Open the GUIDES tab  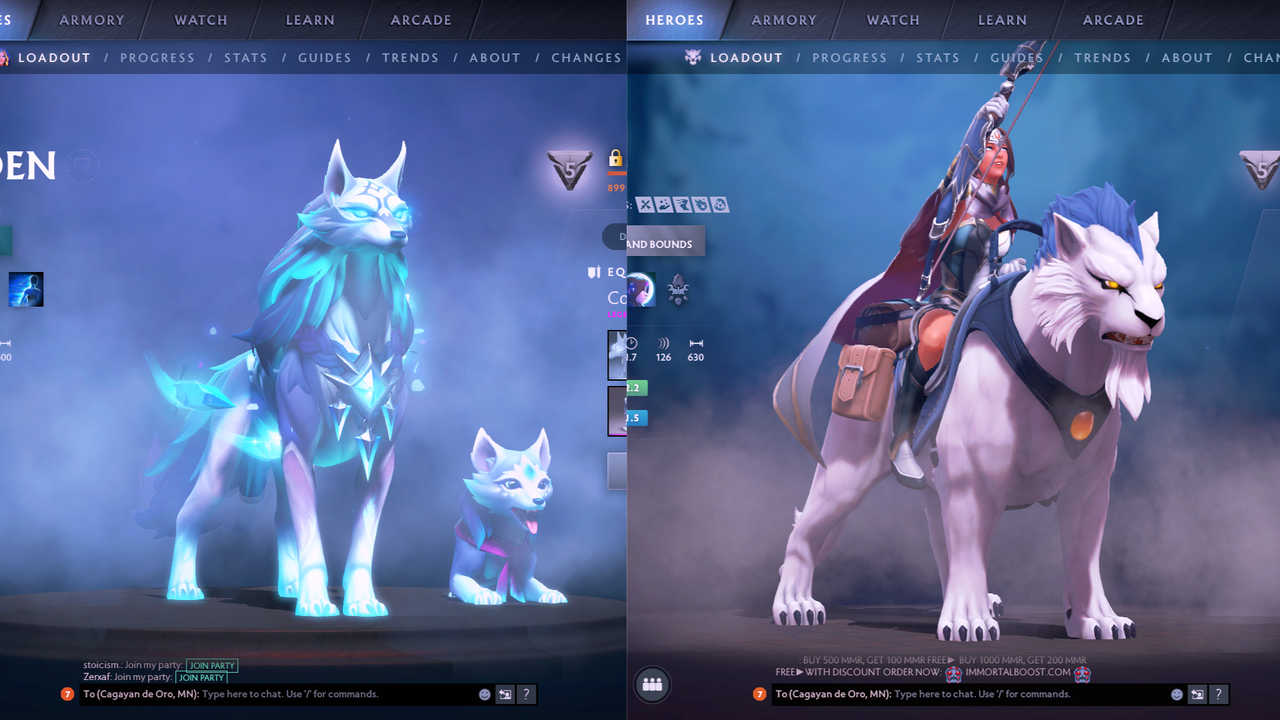click(x=1016, y=57)
